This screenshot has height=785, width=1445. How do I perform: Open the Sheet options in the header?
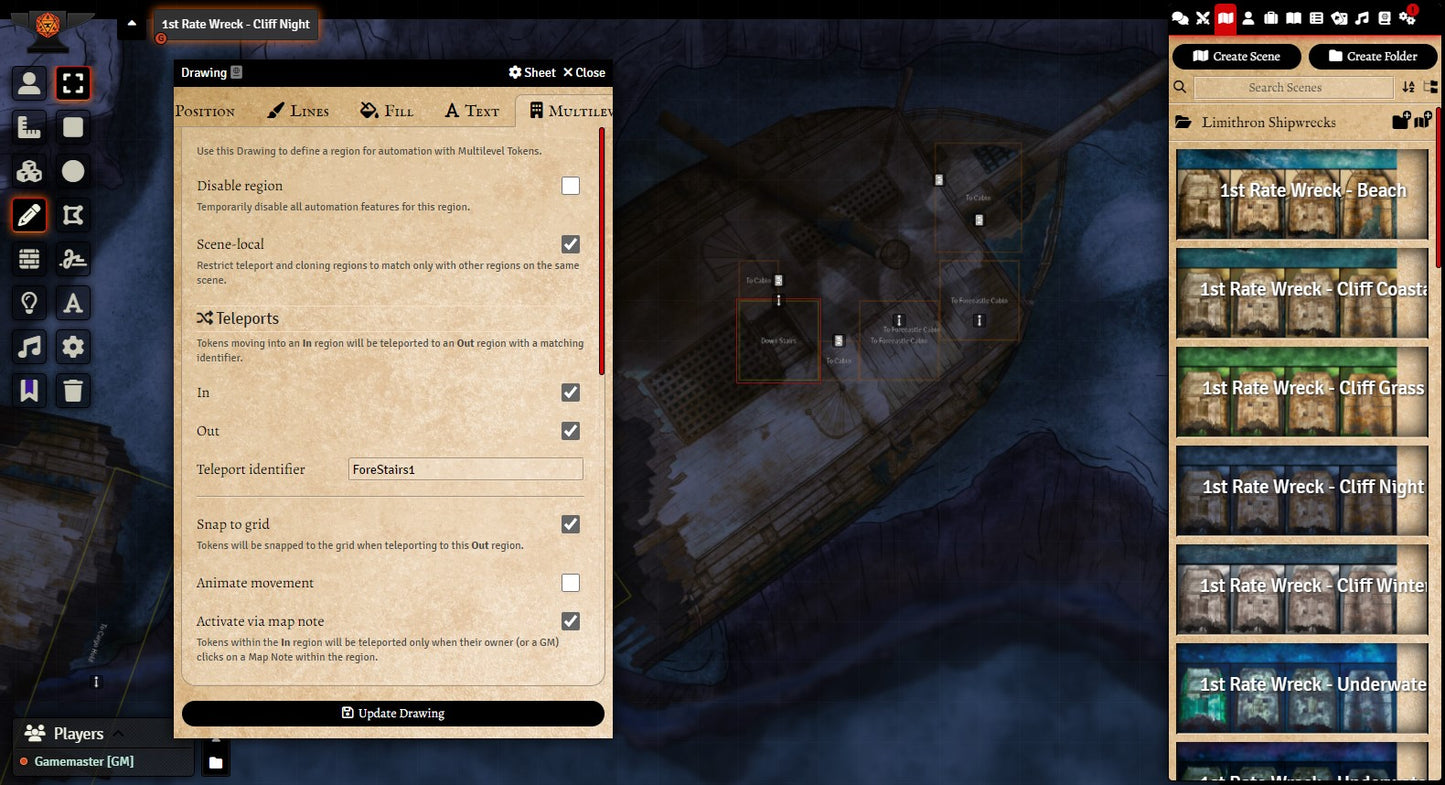point(532,72)
